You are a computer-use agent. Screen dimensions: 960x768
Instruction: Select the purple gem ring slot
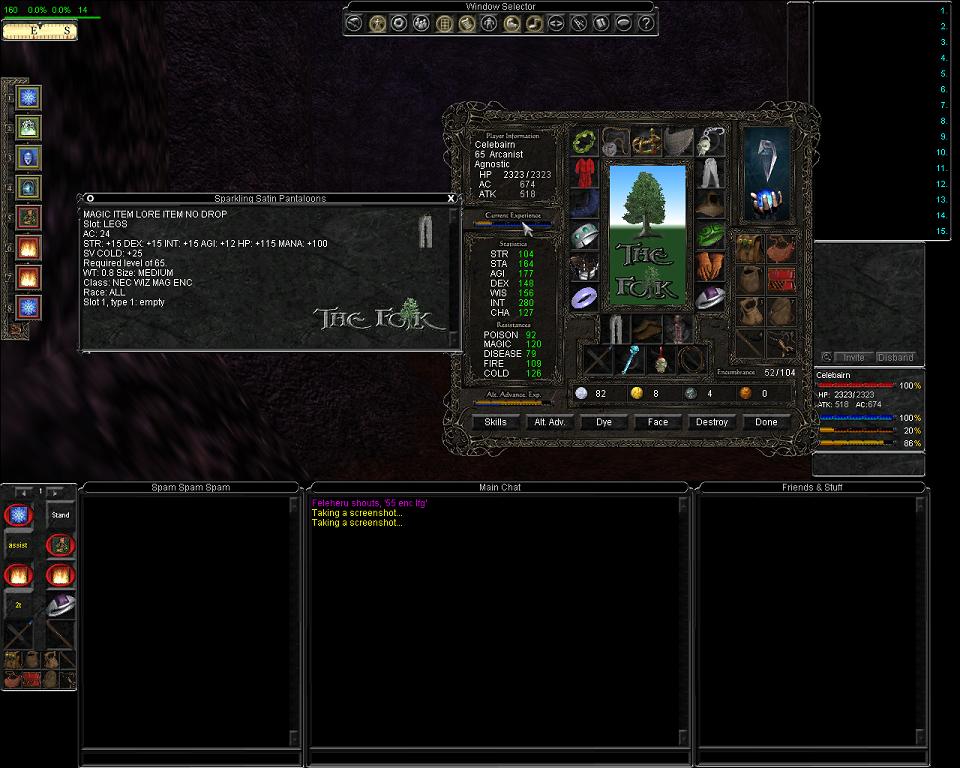tap(585, 297)
